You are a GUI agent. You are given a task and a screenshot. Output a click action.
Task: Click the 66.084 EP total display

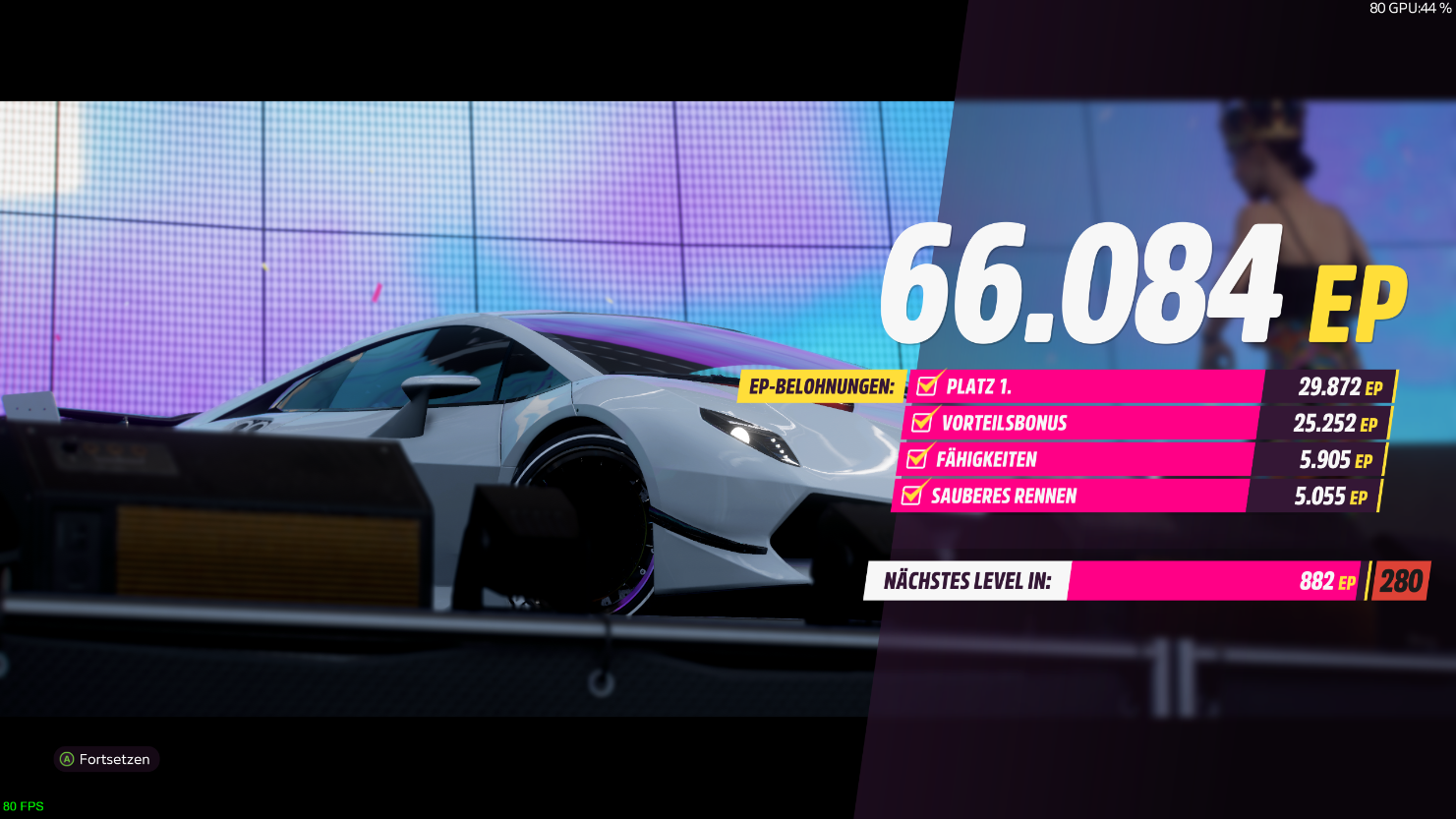click(1081, 285)
